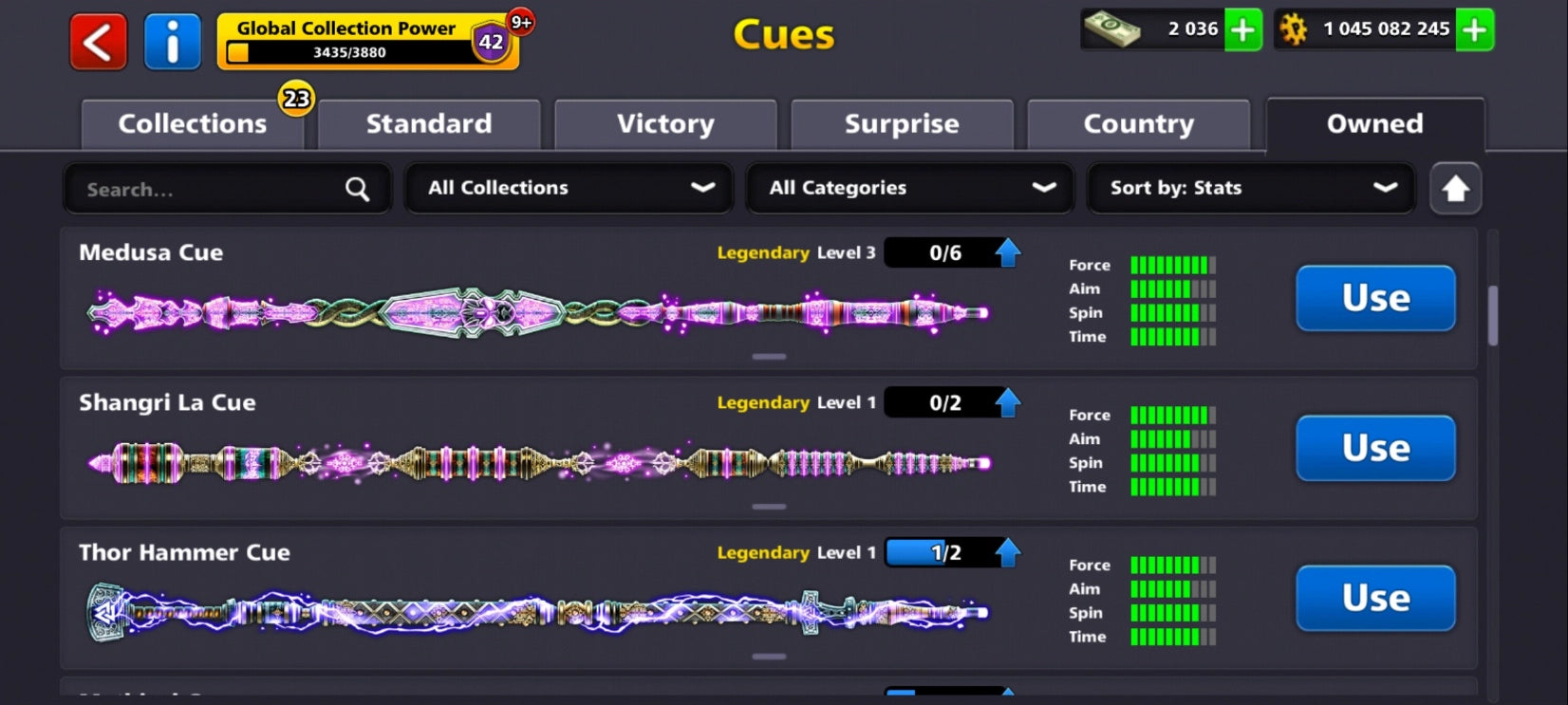Tap the red back arrow
The height and width of the screenshot is (705, 1568).
click(x=96, y=40)
